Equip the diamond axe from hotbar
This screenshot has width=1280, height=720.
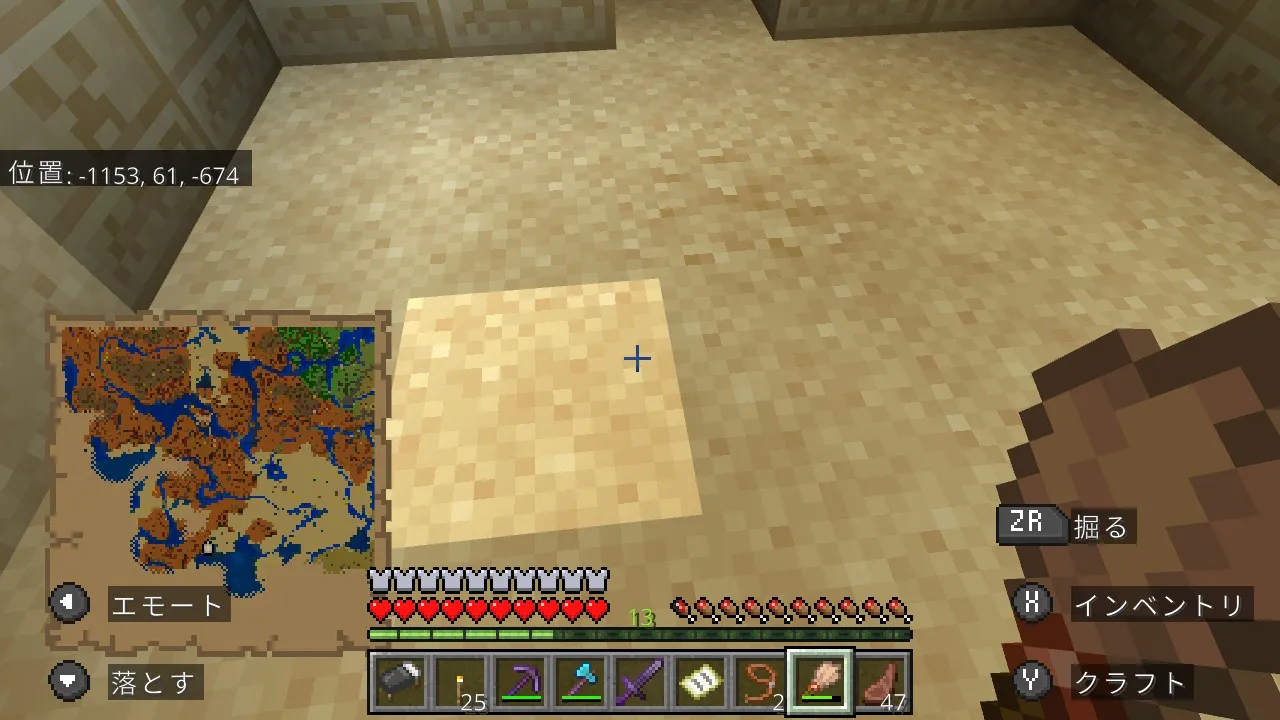580,682
